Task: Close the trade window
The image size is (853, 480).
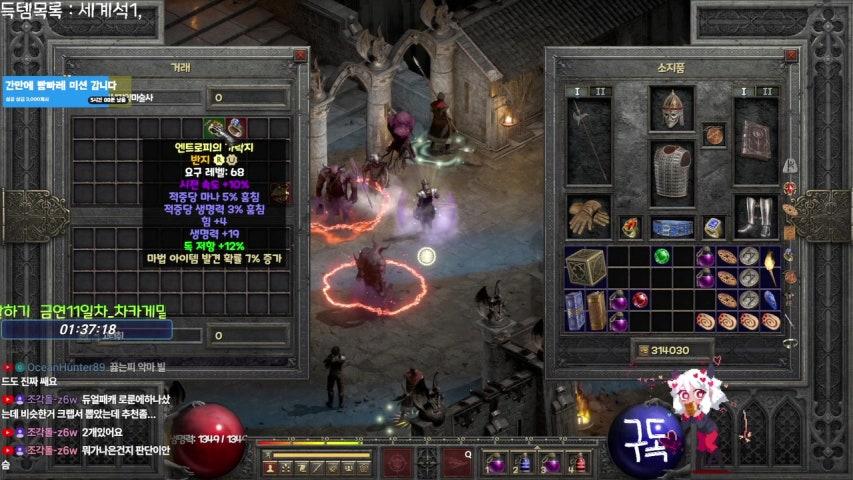Action: click(300, 55)
